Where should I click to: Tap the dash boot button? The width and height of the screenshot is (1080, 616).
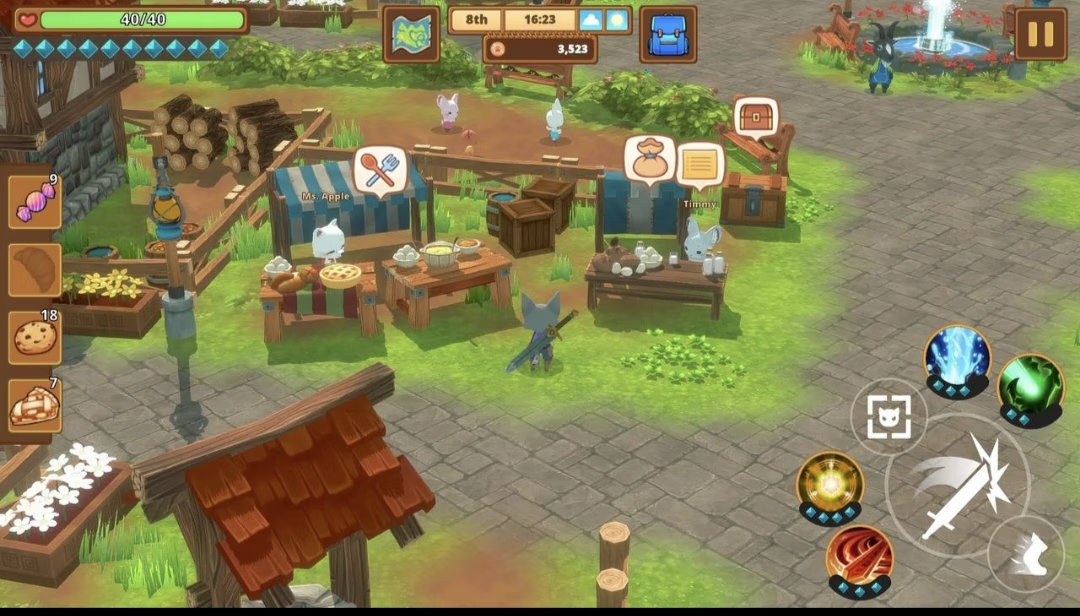tap(1026, 554)
